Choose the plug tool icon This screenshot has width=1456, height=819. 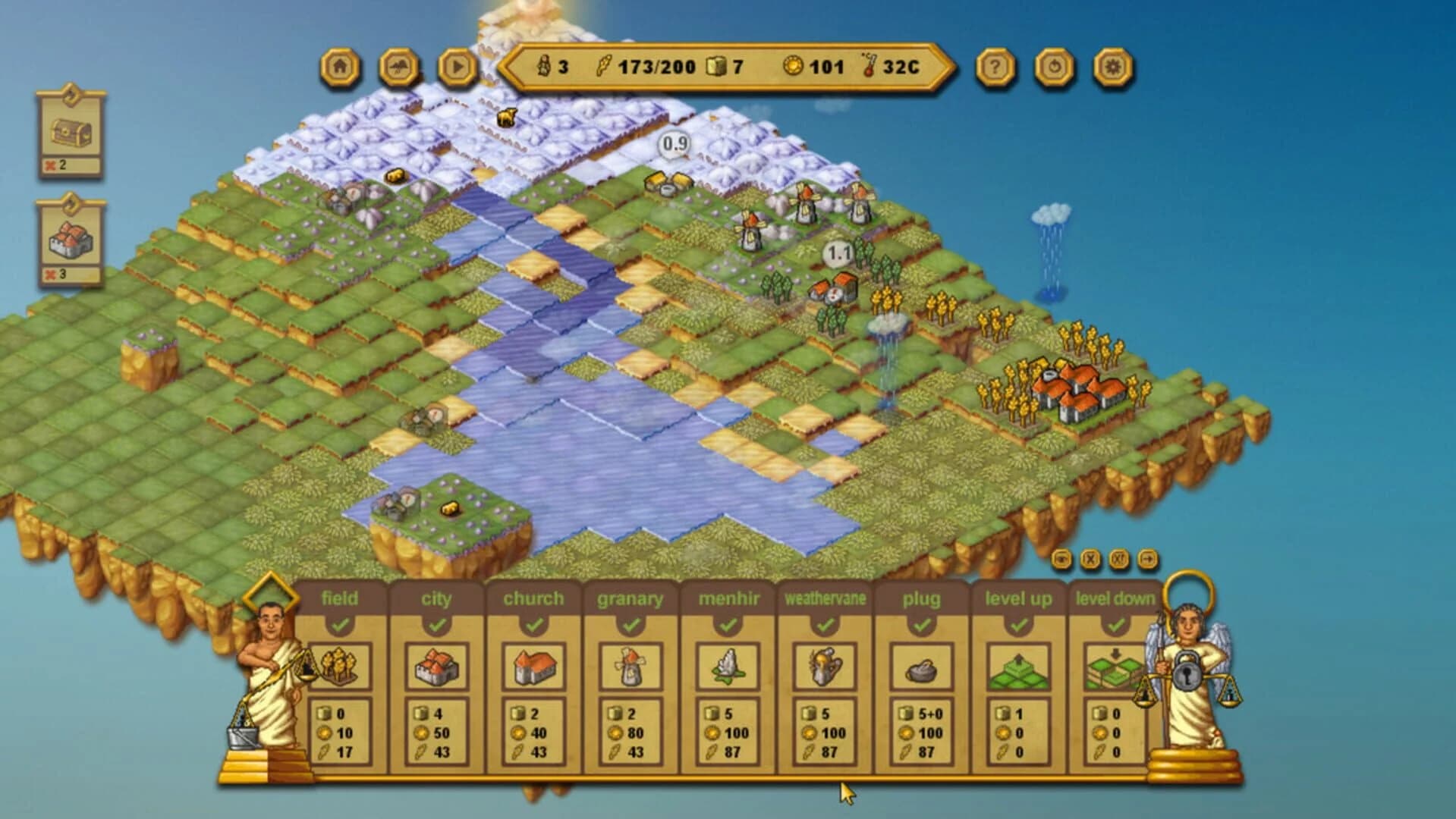(x=922, y=667)
